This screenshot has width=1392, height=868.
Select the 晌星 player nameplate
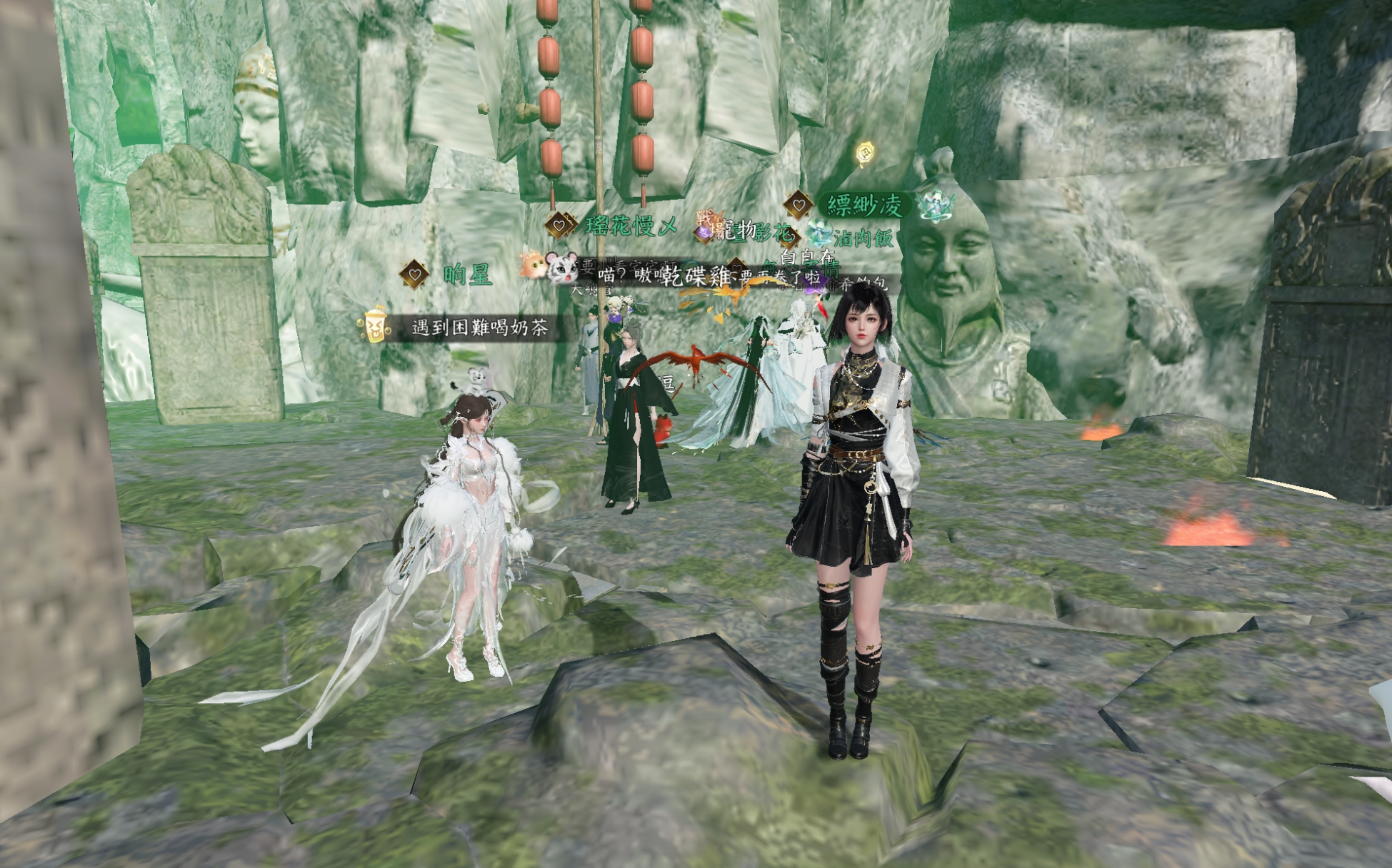tap(467, 274)
